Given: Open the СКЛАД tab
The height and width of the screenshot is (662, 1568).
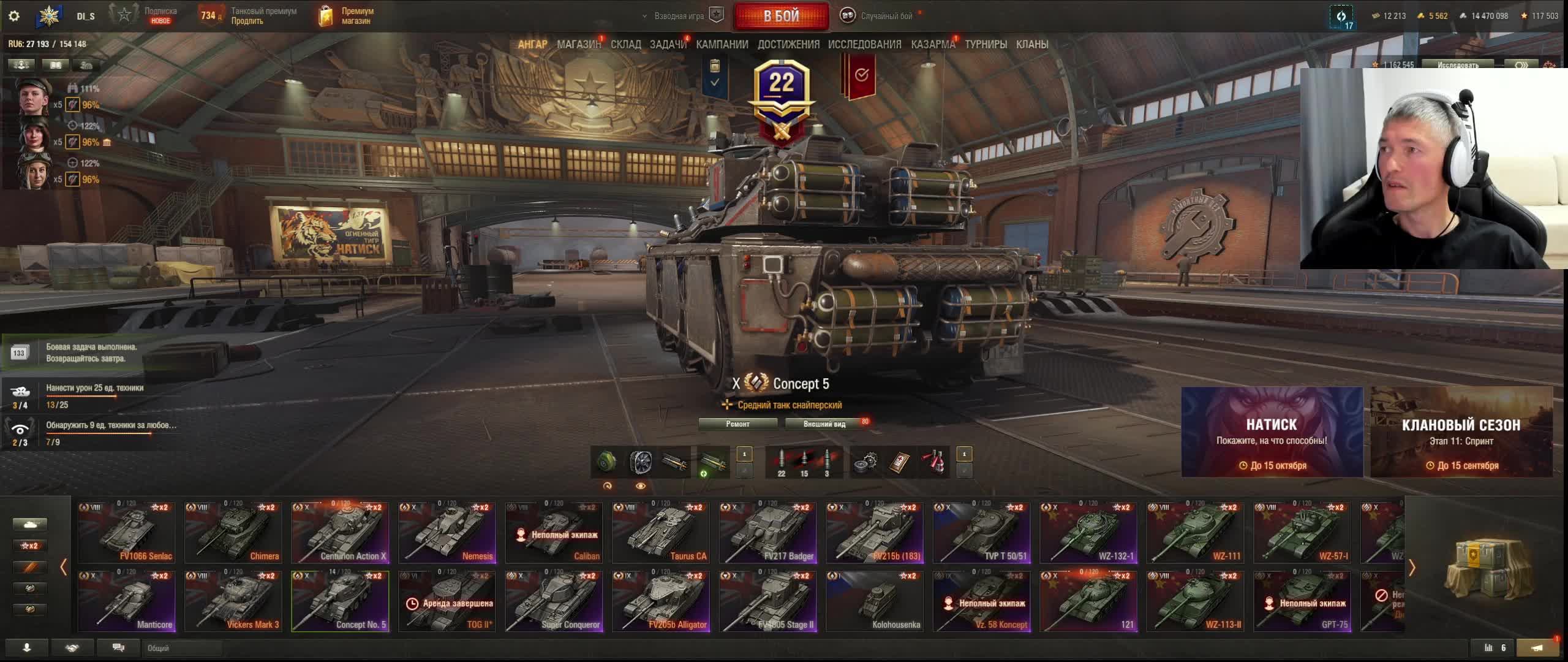Looking at the screenshot, I should (x=625, y=44).
